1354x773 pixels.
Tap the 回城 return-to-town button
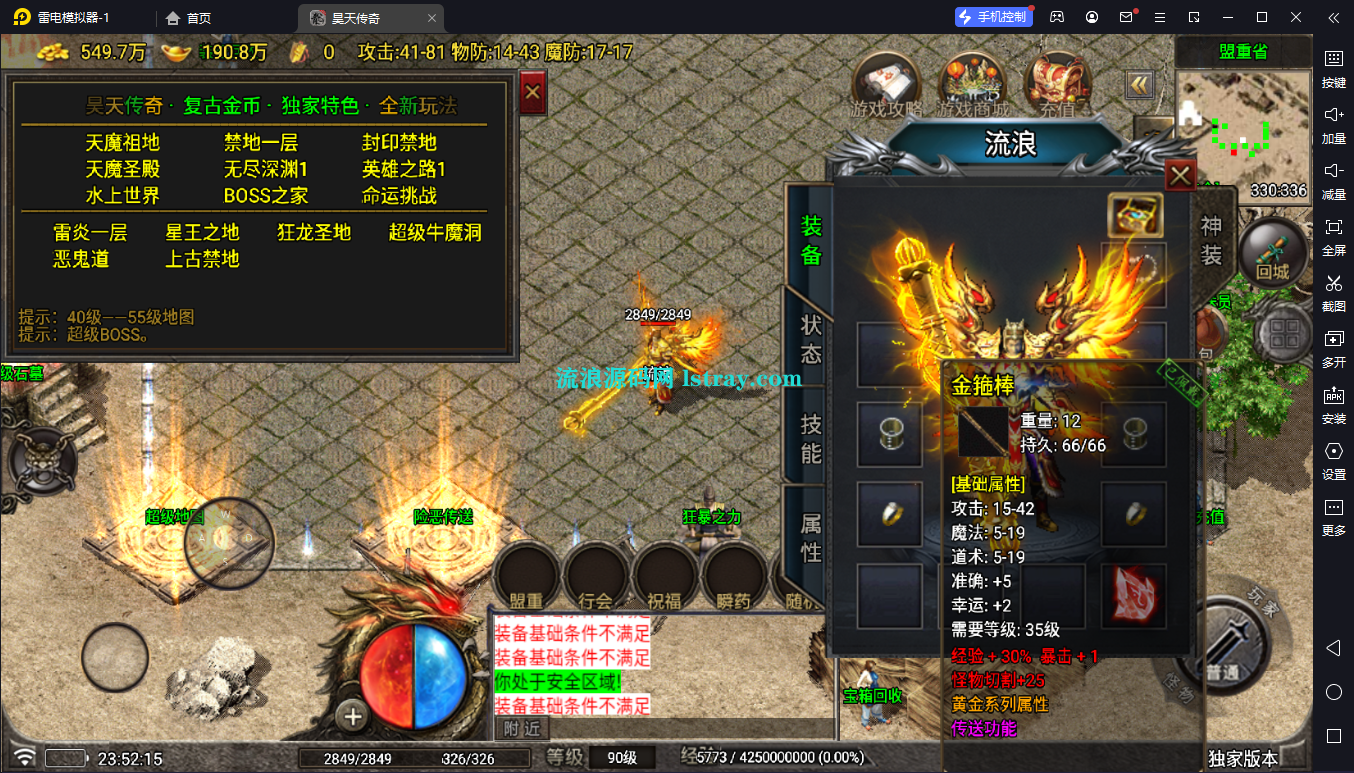coord(1273,253)
